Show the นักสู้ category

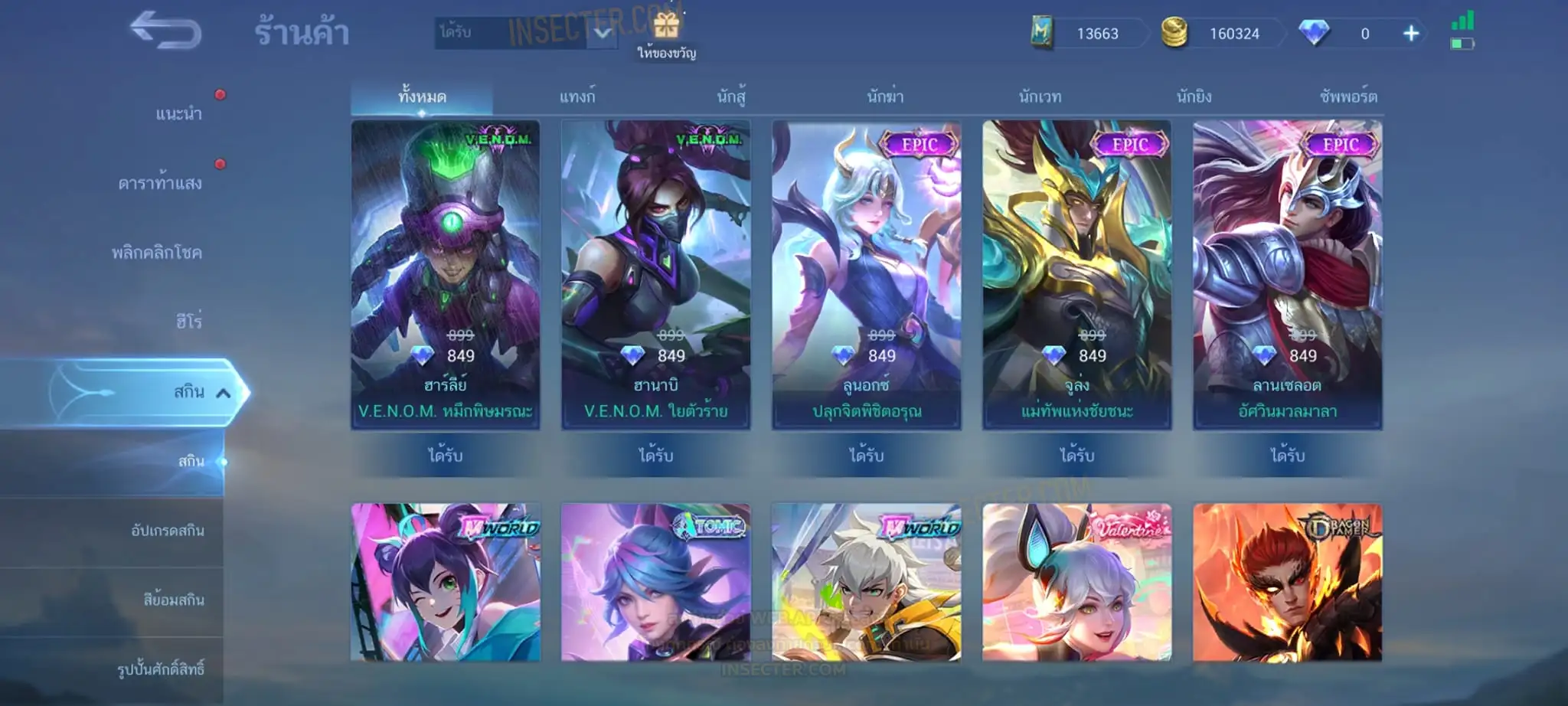click(x=731, y=97)
